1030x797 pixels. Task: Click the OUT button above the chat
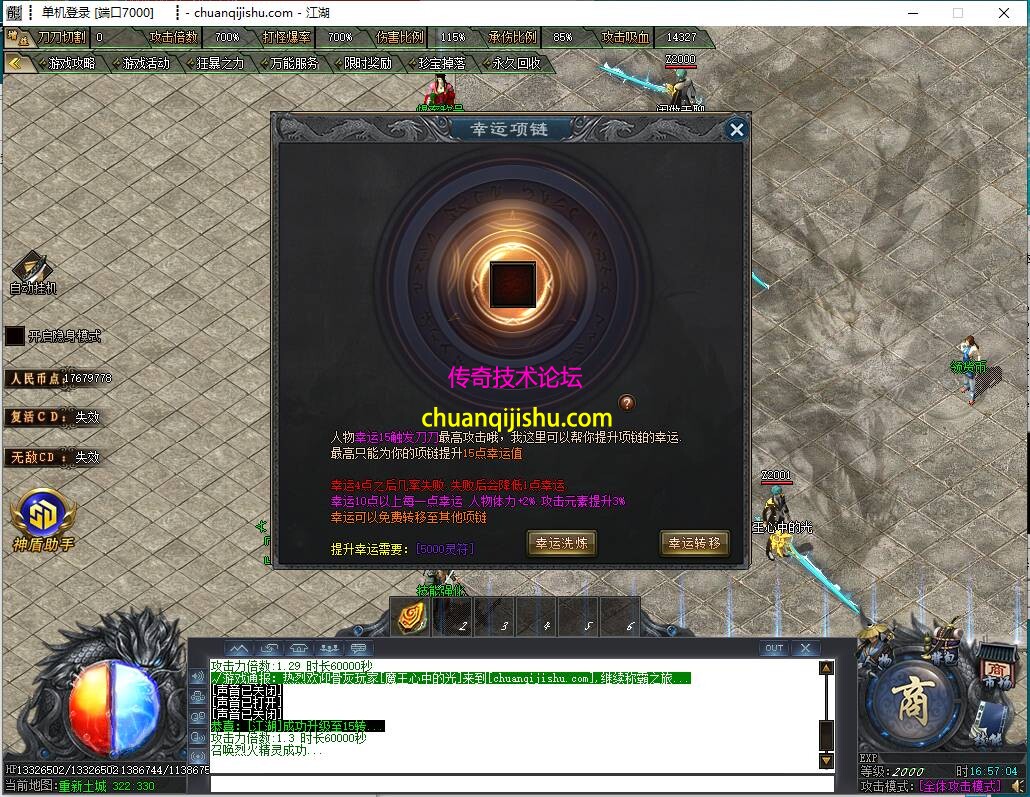click(773, 648)
